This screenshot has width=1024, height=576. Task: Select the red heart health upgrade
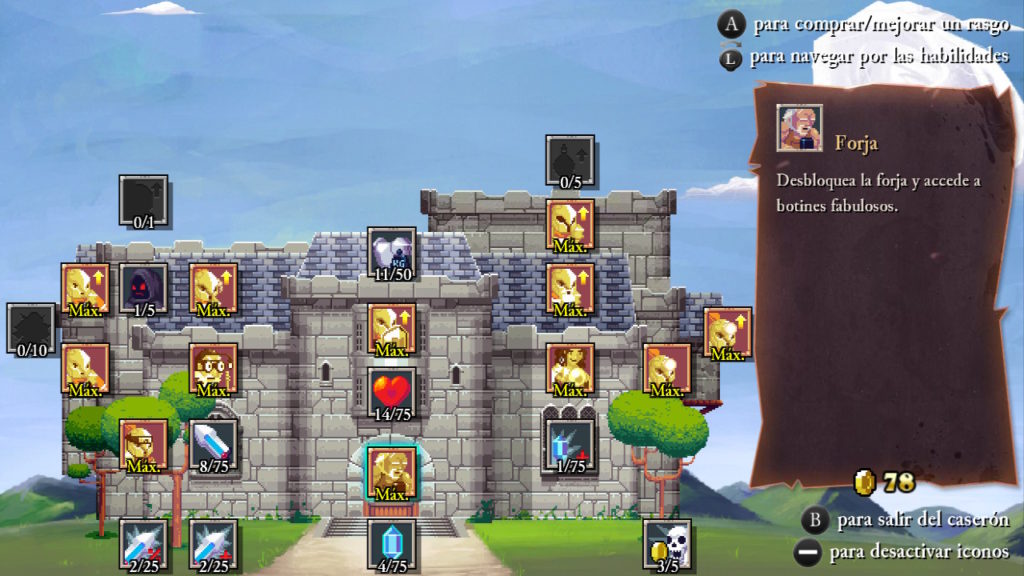[x=392, y=391]
